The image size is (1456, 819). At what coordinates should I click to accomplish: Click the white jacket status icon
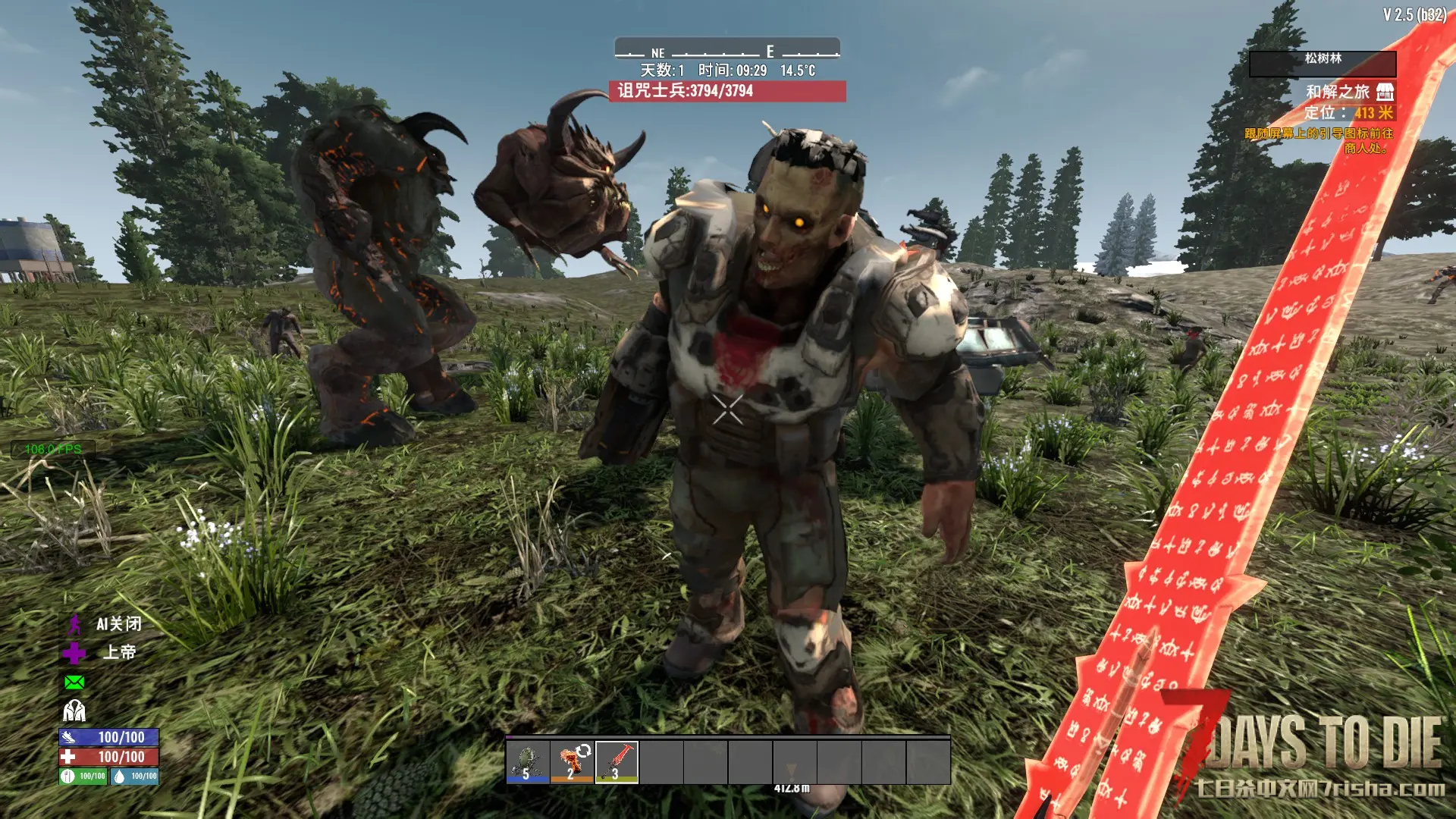click(74, 711)
